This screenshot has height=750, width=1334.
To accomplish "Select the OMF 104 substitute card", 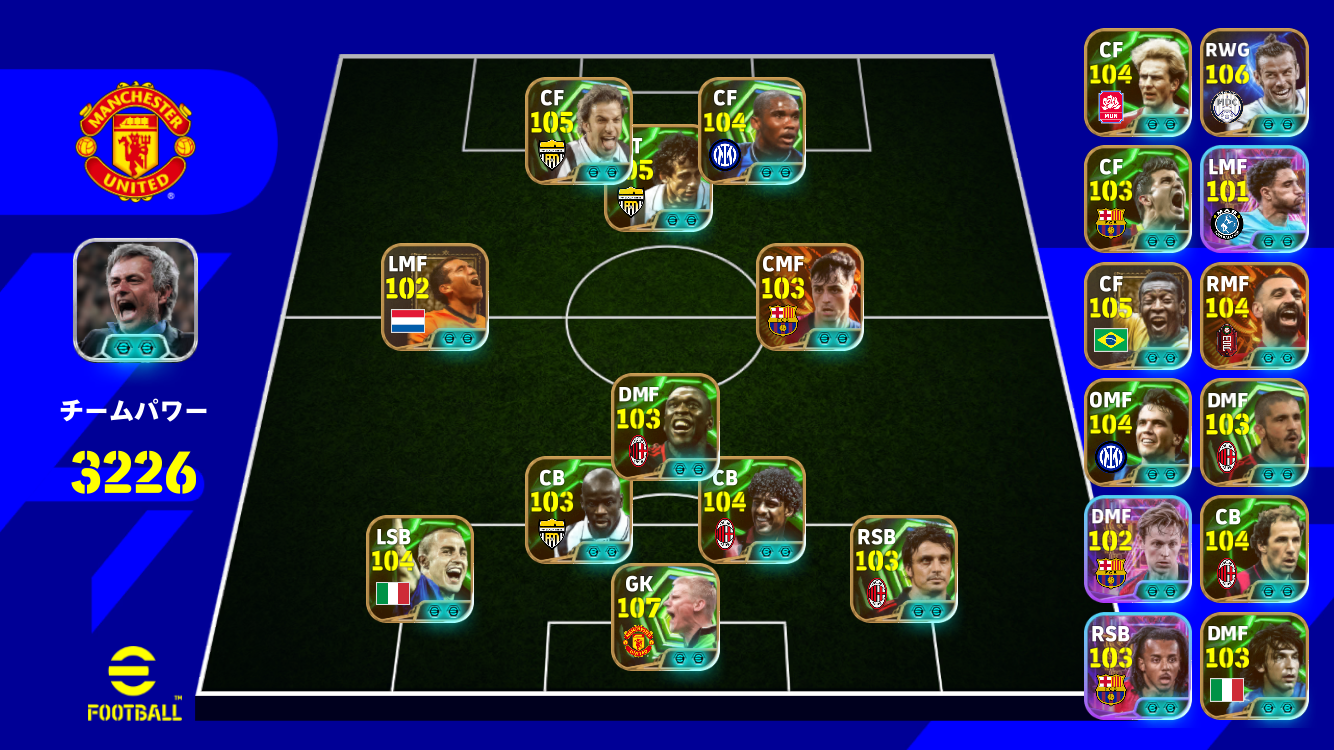I will coord(1138,432).
